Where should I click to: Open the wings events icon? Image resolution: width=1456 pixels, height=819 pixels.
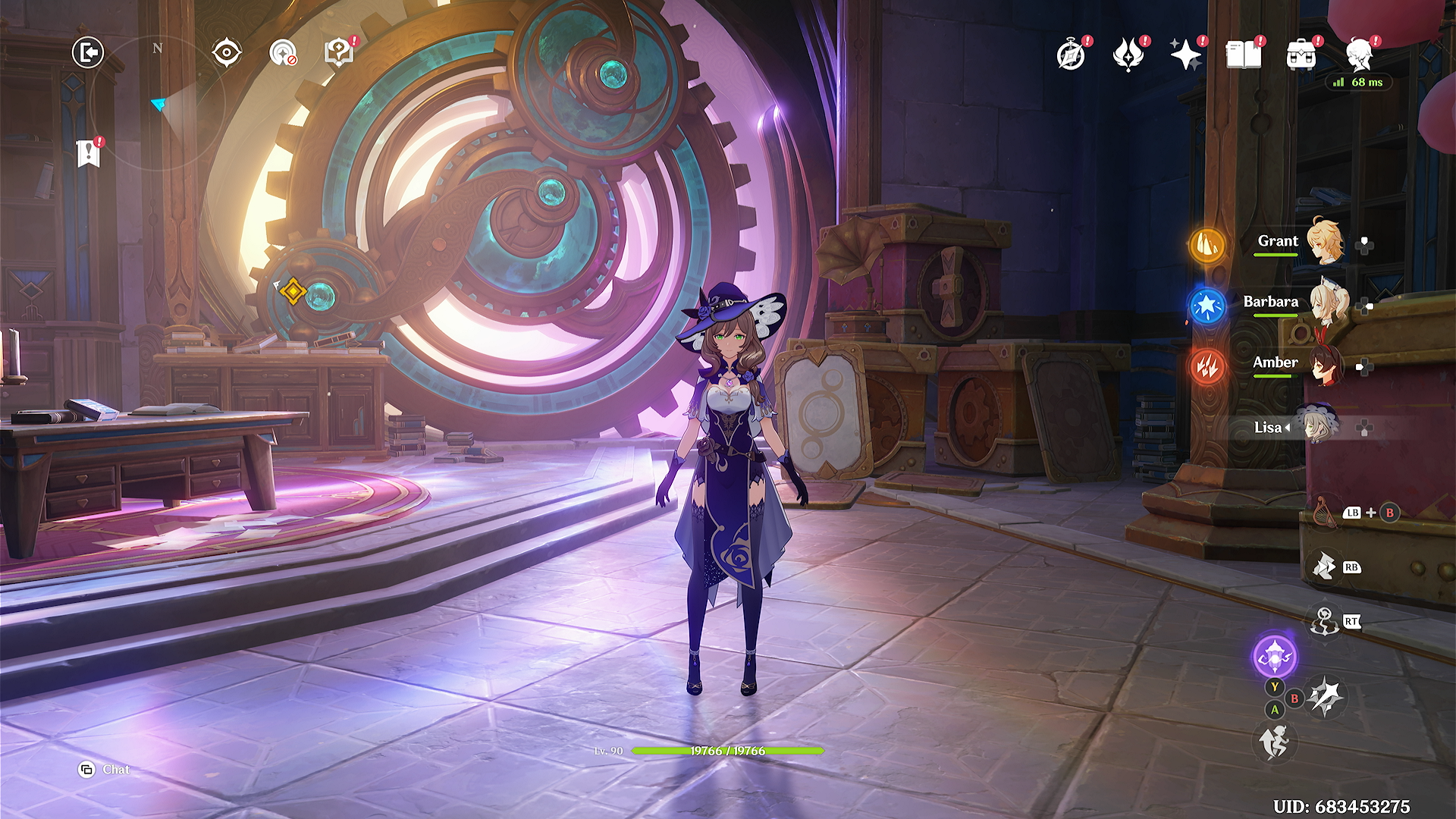pos(1128,55)
